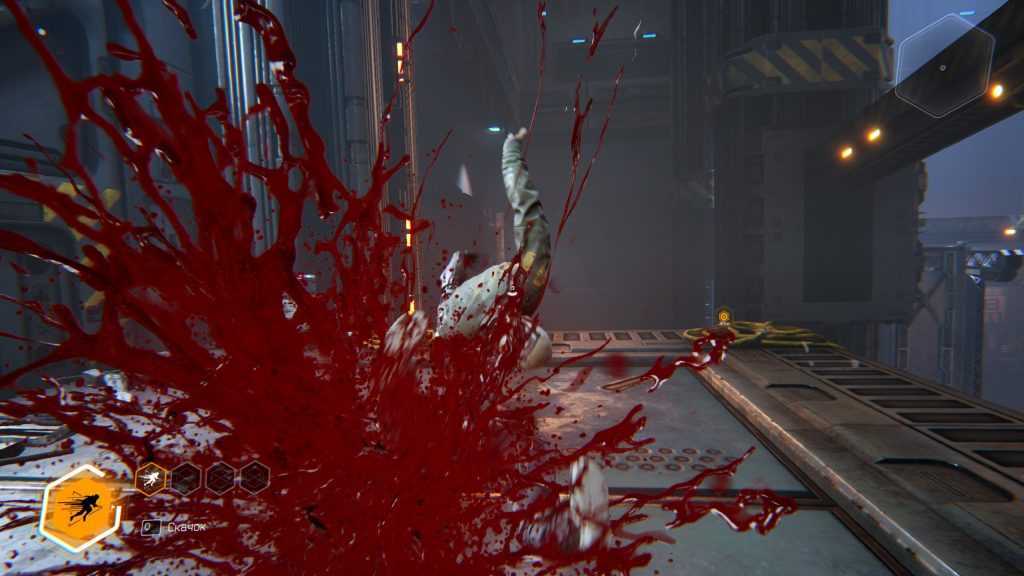Activate the large orange dash ability hexagon
This screenshot has width=1024, height=576.
[x=80, y=507]
